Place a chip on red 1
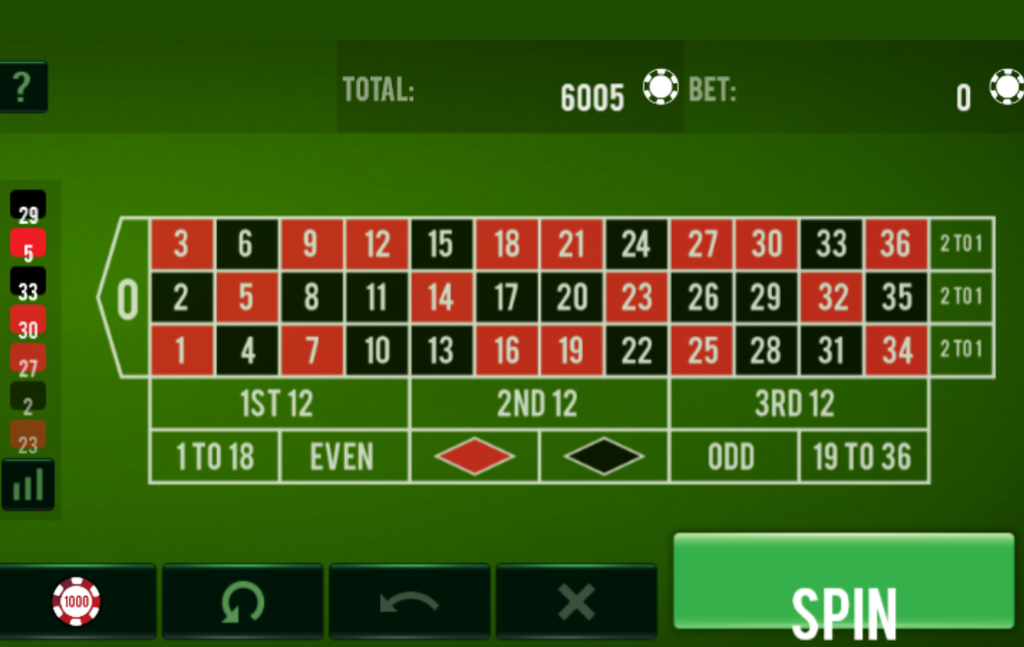 [x=181, y=351]
